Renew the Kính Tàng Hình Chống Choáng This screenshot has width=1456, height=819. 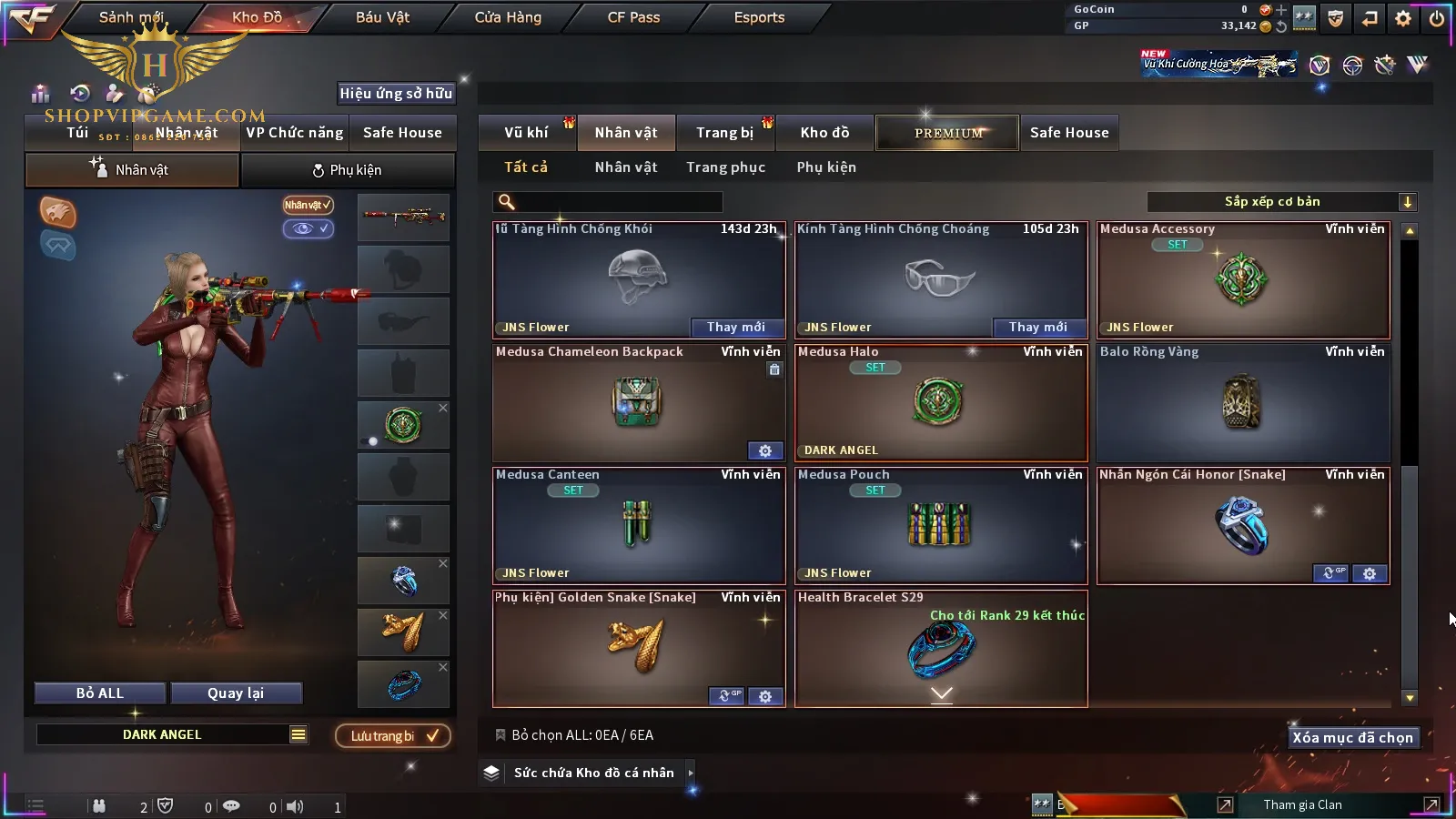1037,328
